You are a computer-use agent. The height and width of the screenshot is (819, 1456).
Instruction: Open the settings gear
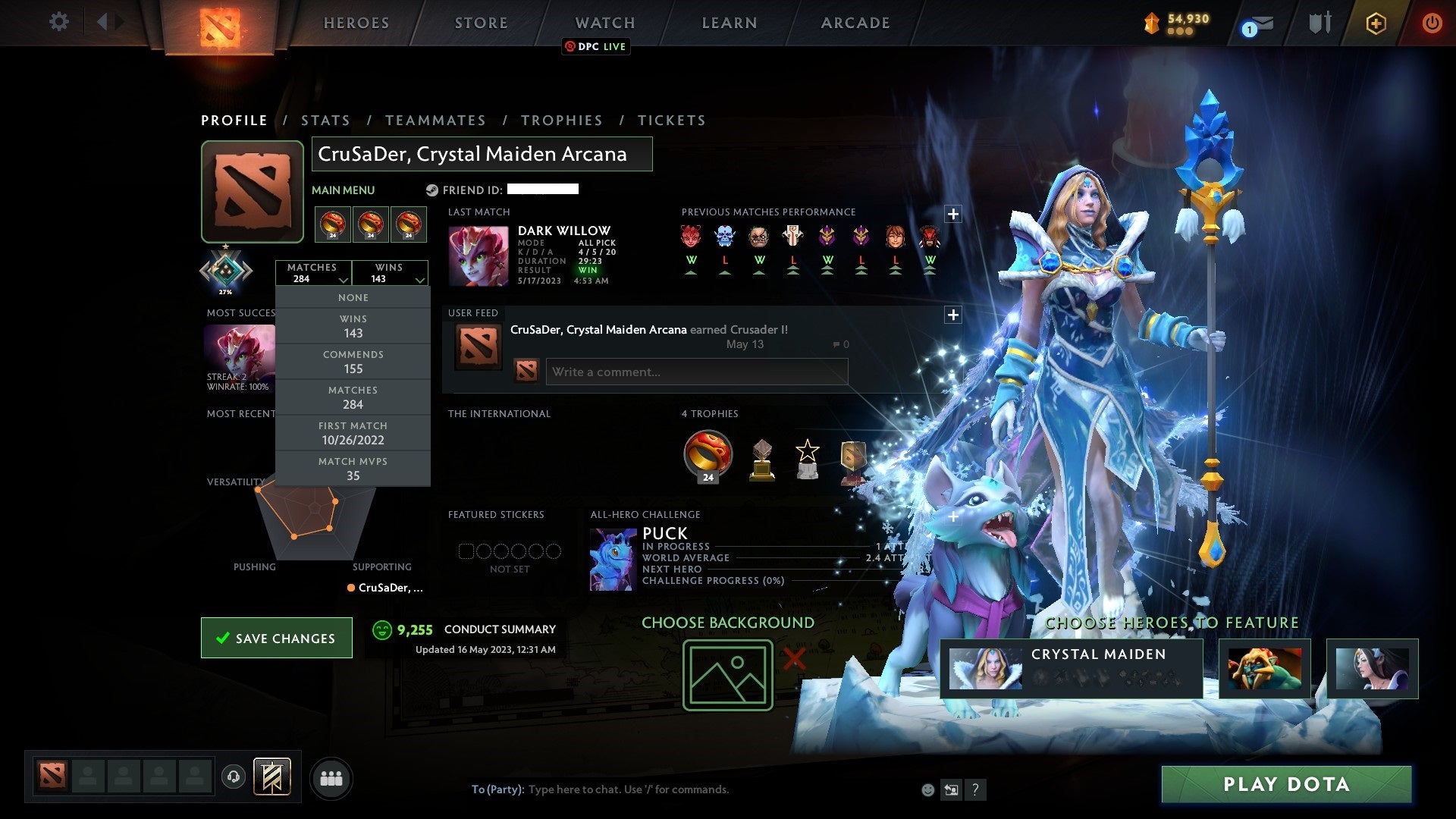(x=59, y=22)
